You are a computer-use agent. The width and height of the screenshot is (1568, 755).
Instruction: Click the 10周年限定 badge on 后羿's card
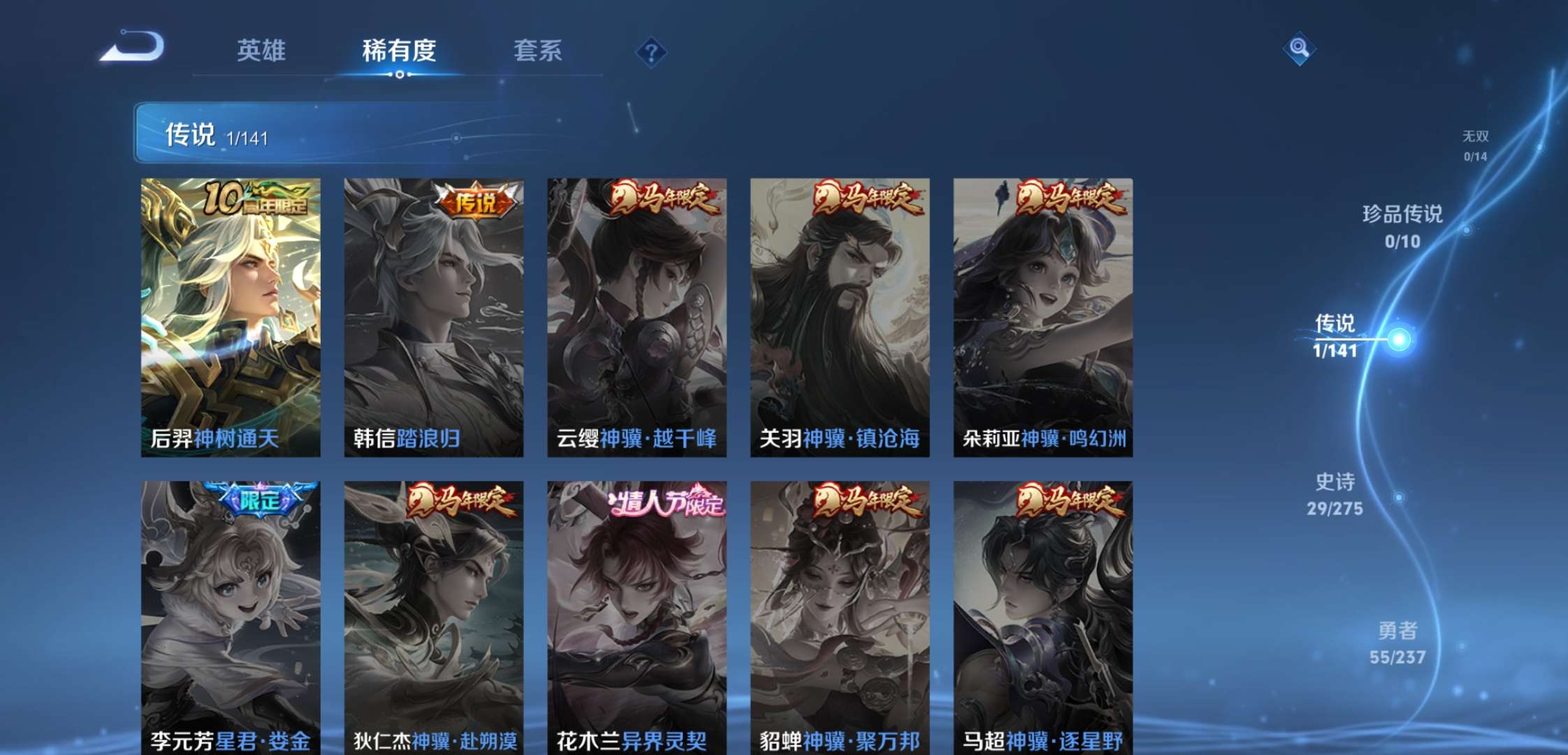[257, 199]
